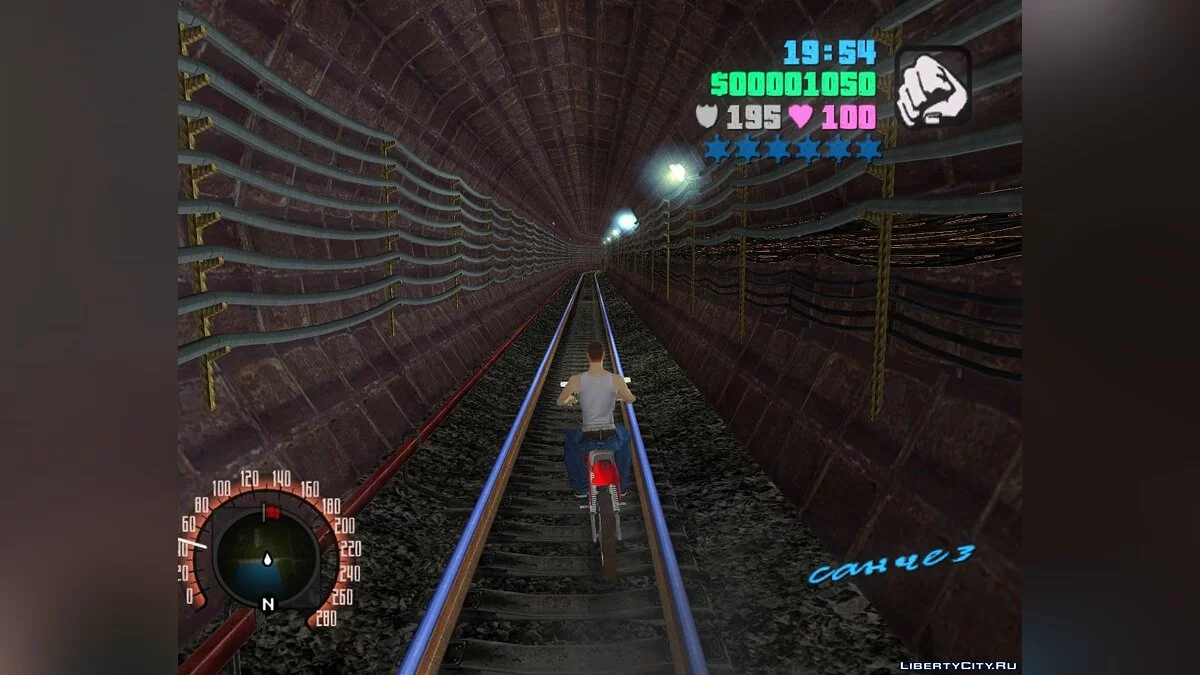1200x675 pixels.
Task: Open the LibertyCity.ru watermark link
Action: click(958, 665)
